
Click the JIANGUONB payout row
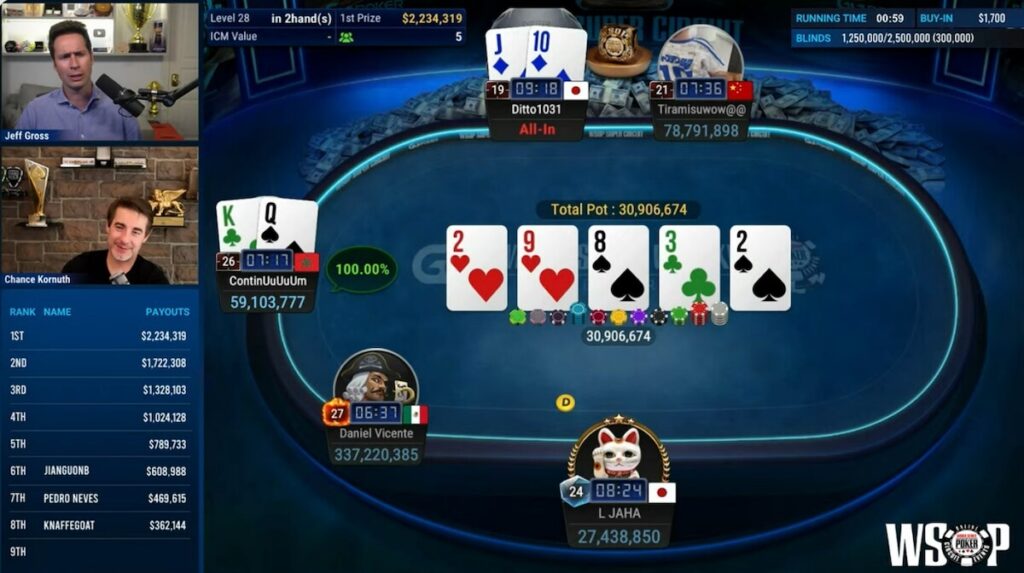point(99,471)
